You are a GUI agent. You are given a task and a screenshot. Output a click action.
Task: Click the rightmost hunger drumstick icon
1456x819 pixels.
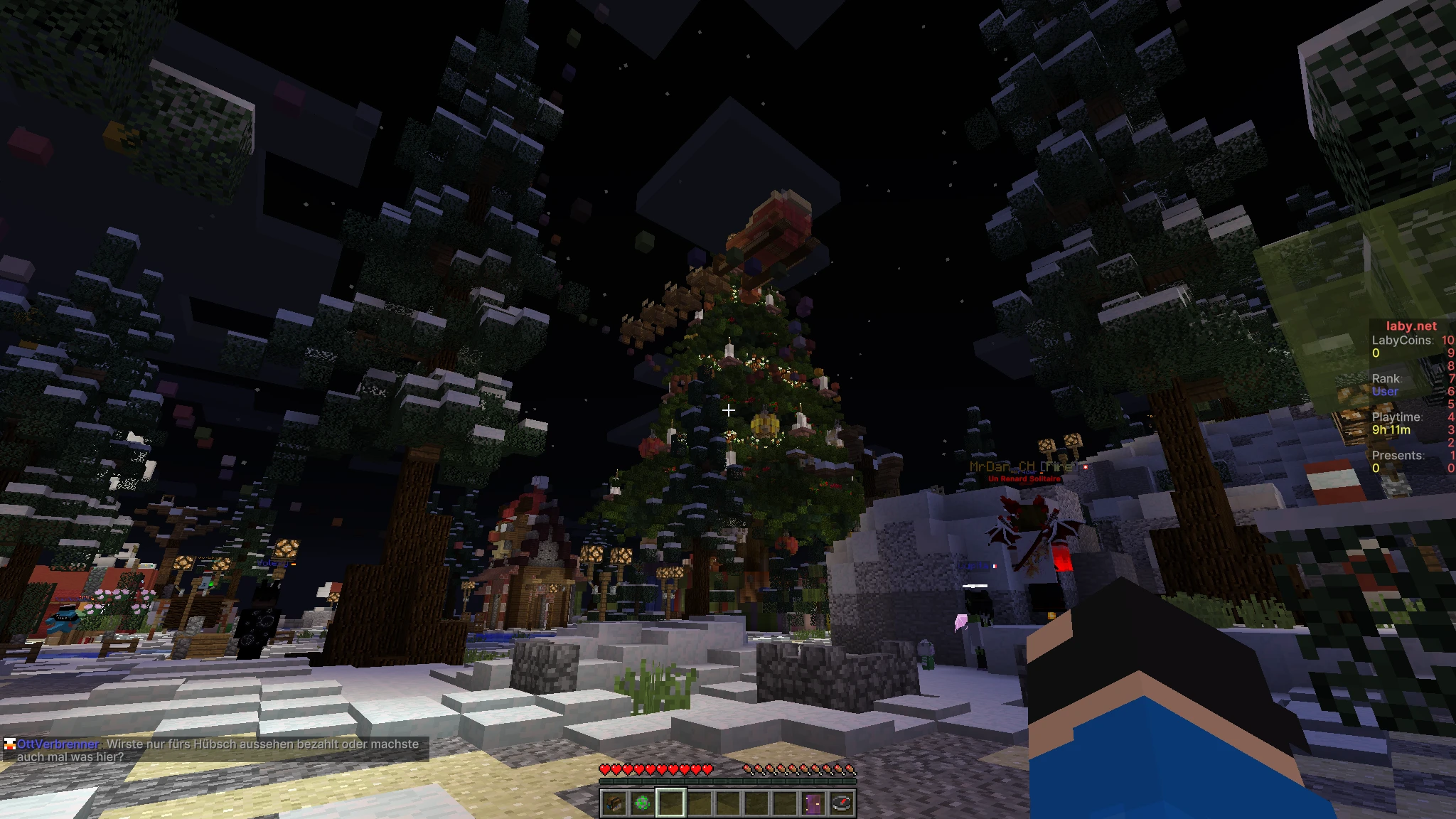click(851, 770)
